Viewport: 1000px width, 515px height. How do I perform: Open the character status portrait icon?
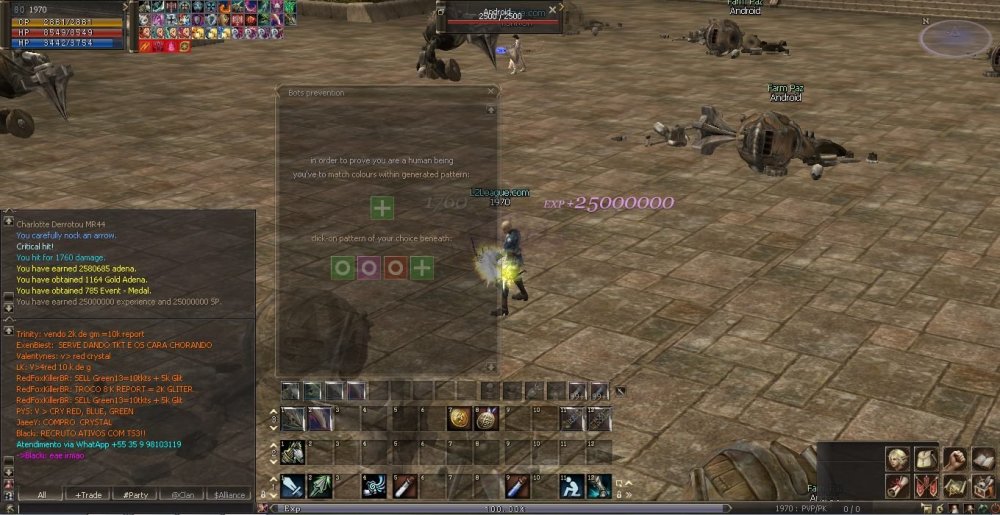pos(897,459)
